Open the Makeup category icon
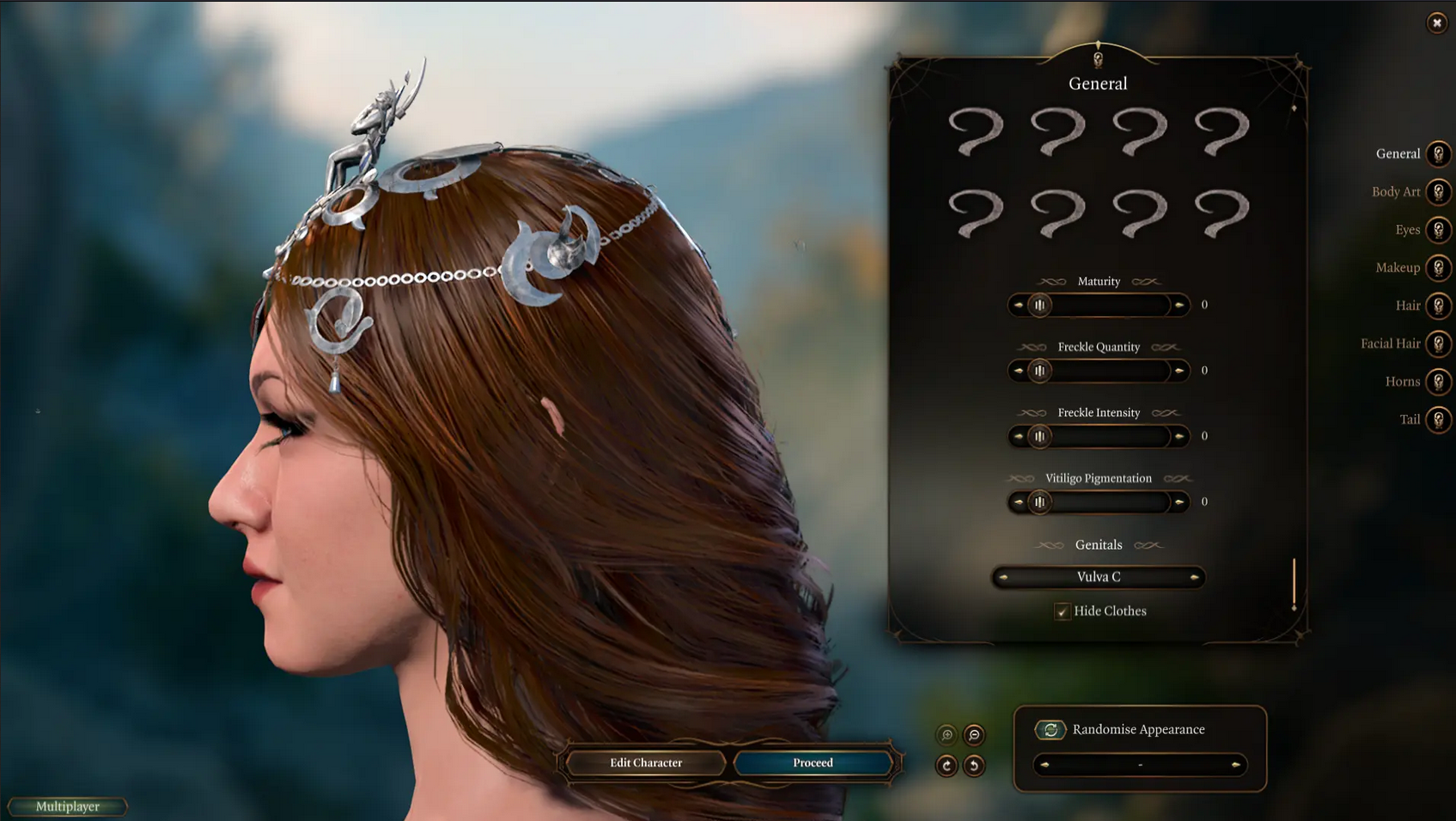Viewport: 1456px width, 821px height. click(1439, 267)
